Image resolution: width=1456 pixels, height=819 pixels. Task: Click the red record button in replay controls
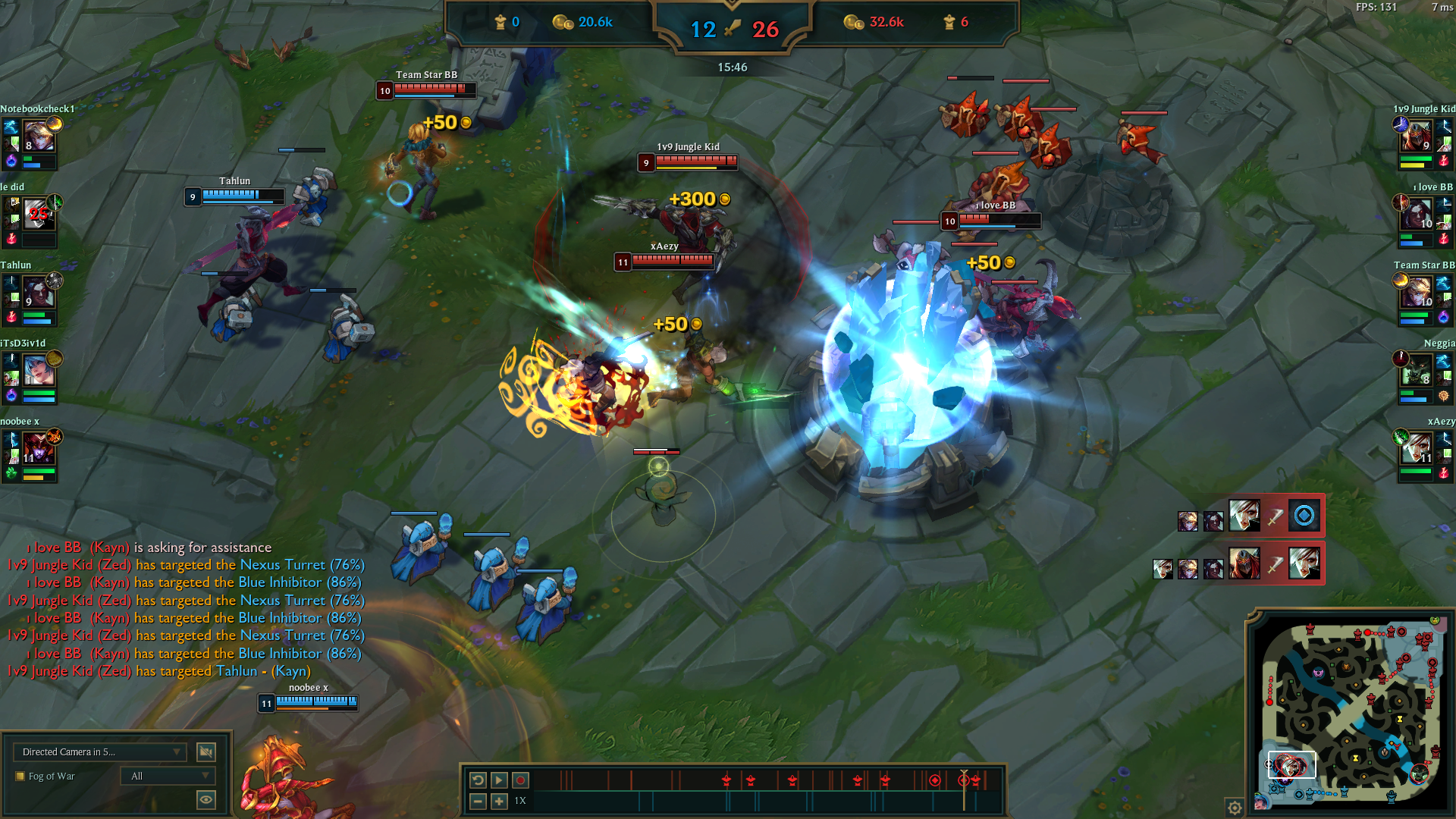click(x=520, y=779)
